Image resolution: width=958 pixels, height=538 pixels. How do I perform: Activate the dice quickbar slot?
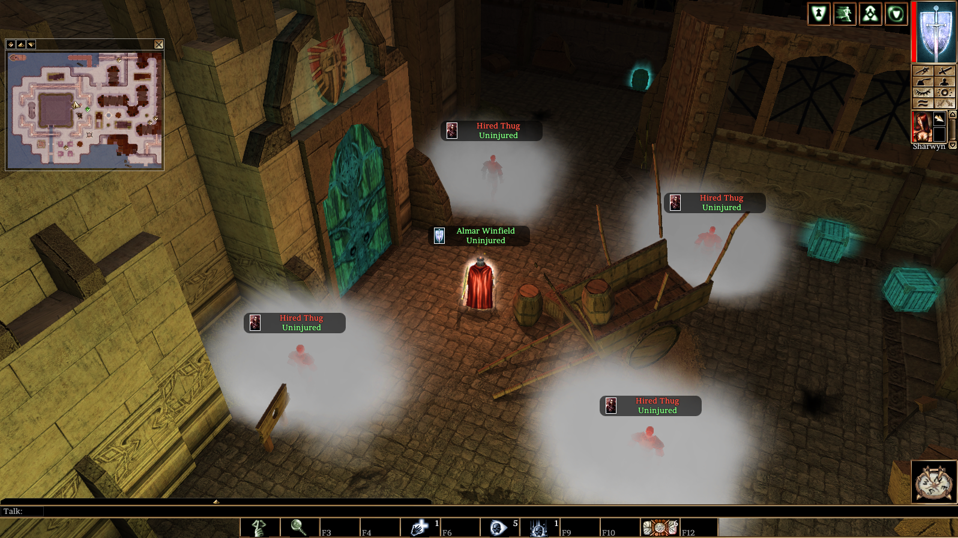tap(659, 527)
